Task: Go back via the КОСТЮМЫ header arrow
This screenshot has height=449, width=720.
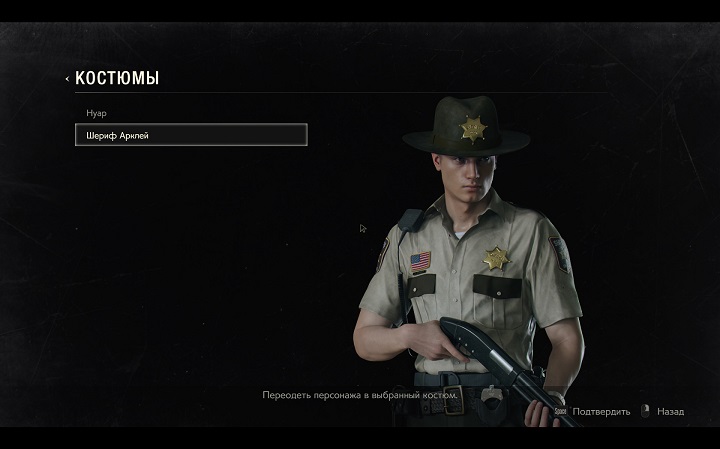Action: pos(67,79)
